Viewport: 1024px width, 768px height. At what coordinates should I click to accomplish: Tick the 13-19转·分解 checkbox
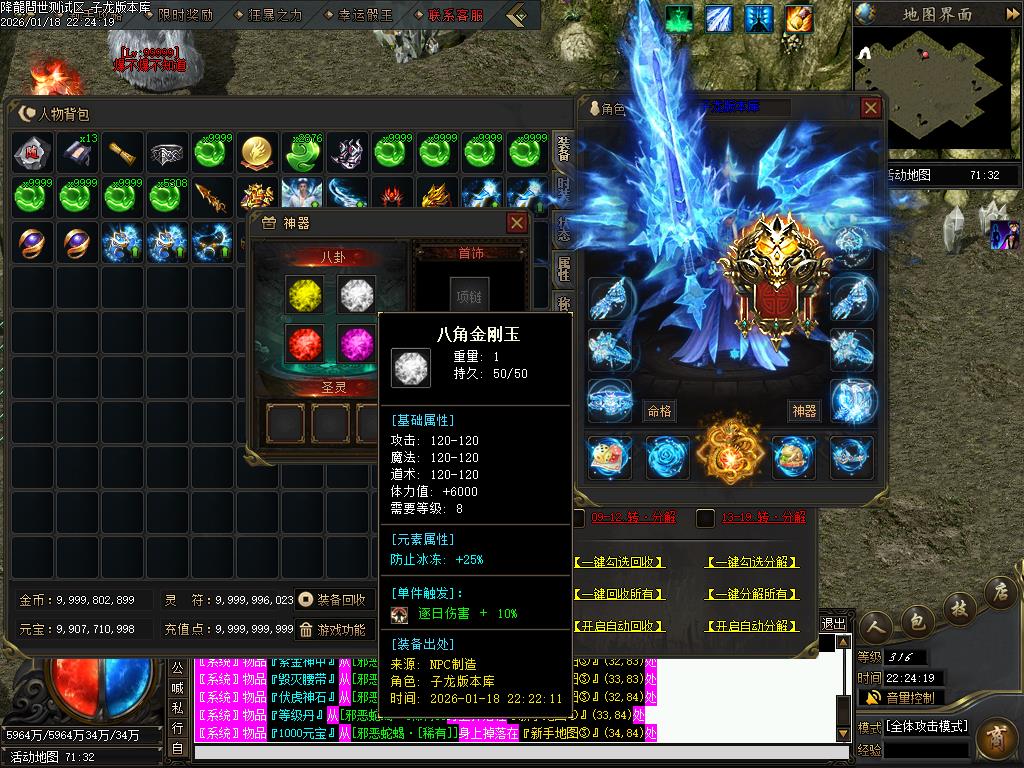click(x=705, y=518)
